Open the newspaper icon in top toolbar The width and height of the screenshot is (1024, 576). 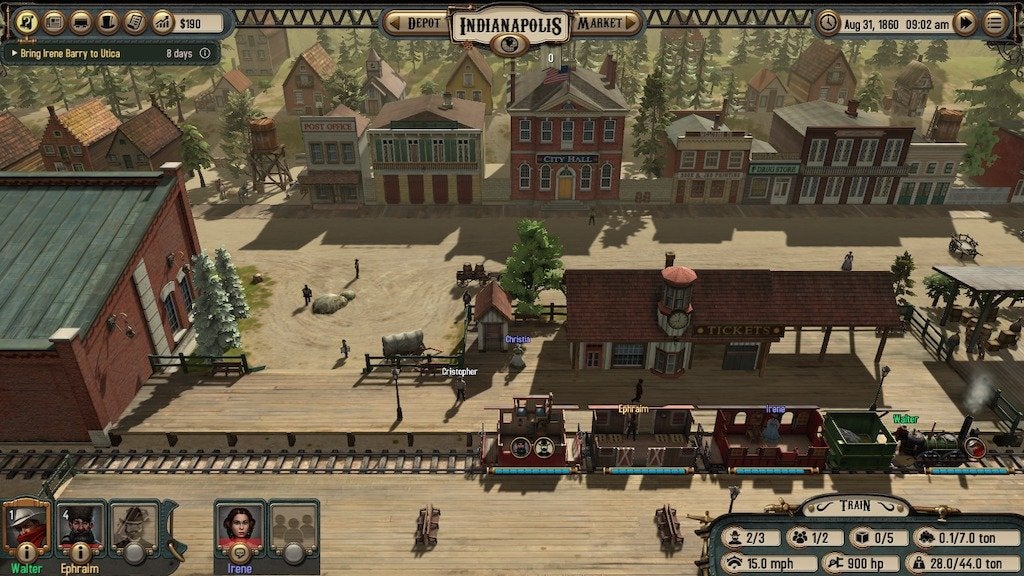pos(54,21)
